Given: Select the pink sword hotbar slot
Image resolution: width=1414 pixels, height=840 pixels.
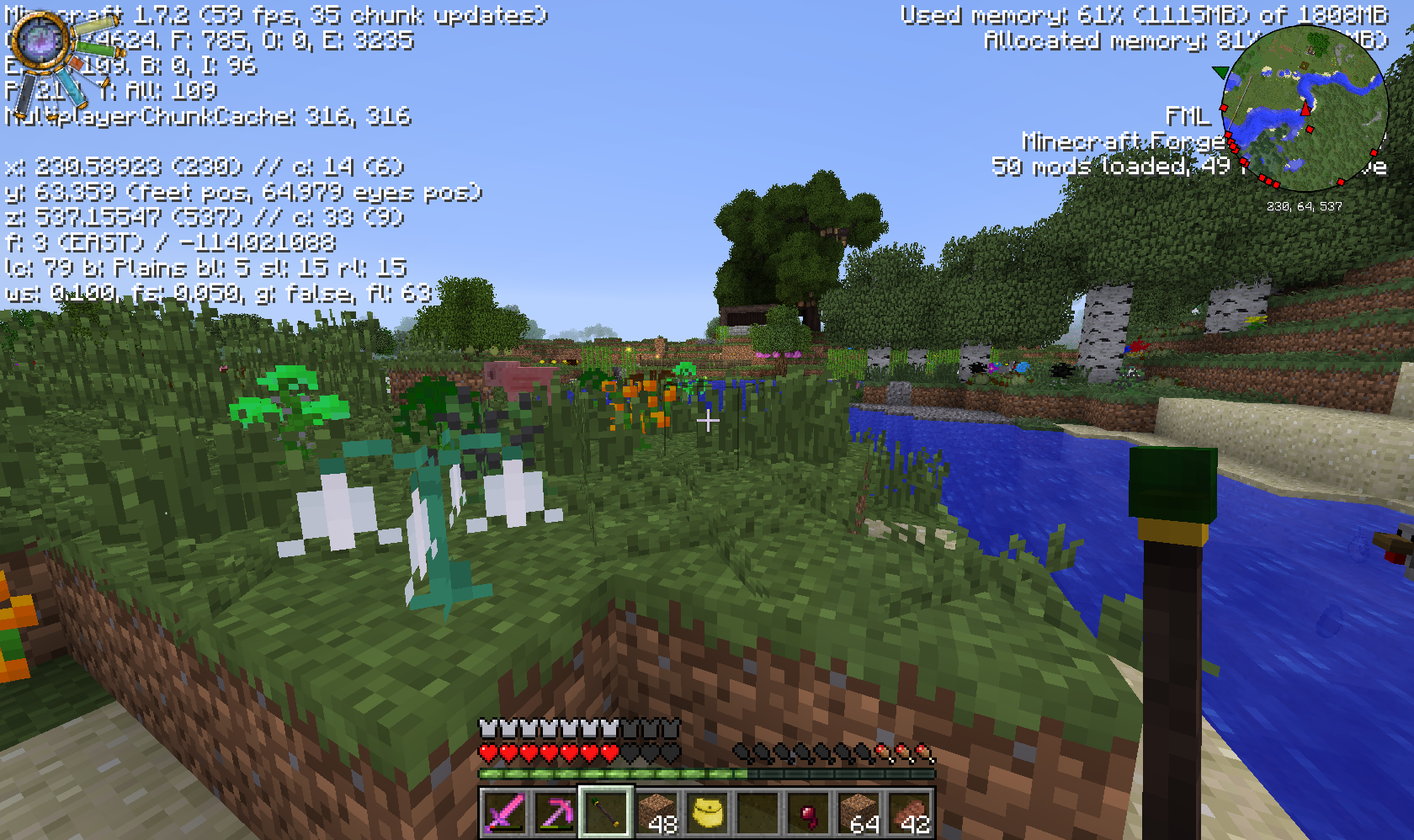Looking at the screenshot, I should 504,813.
